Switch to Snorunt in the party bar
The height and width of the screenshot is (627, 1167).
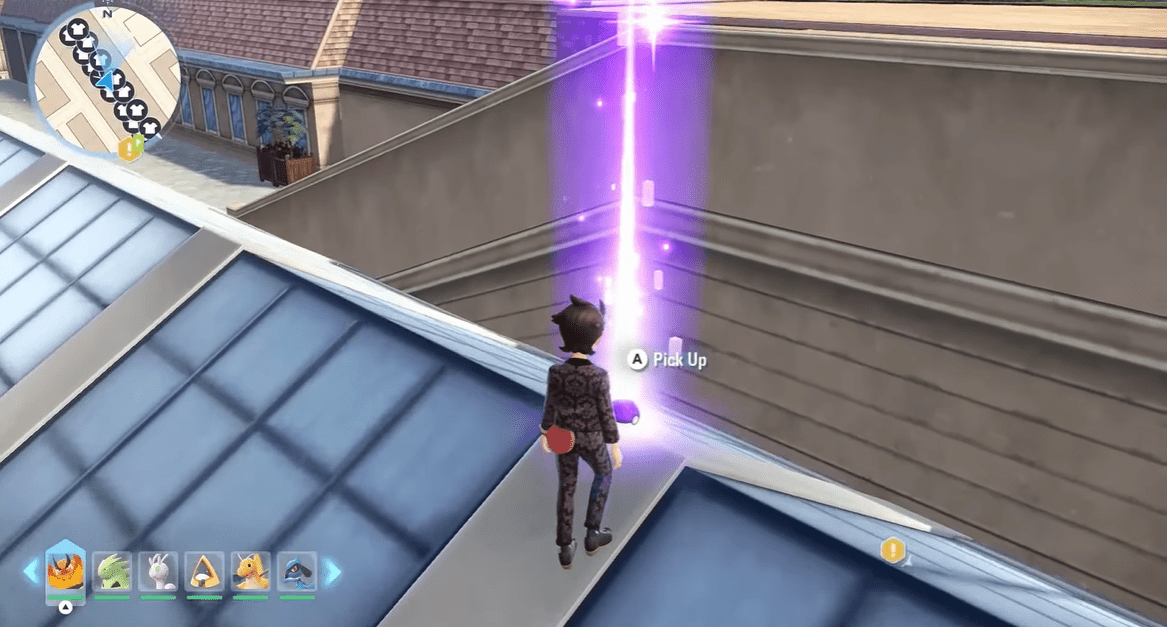click(204, 572)
